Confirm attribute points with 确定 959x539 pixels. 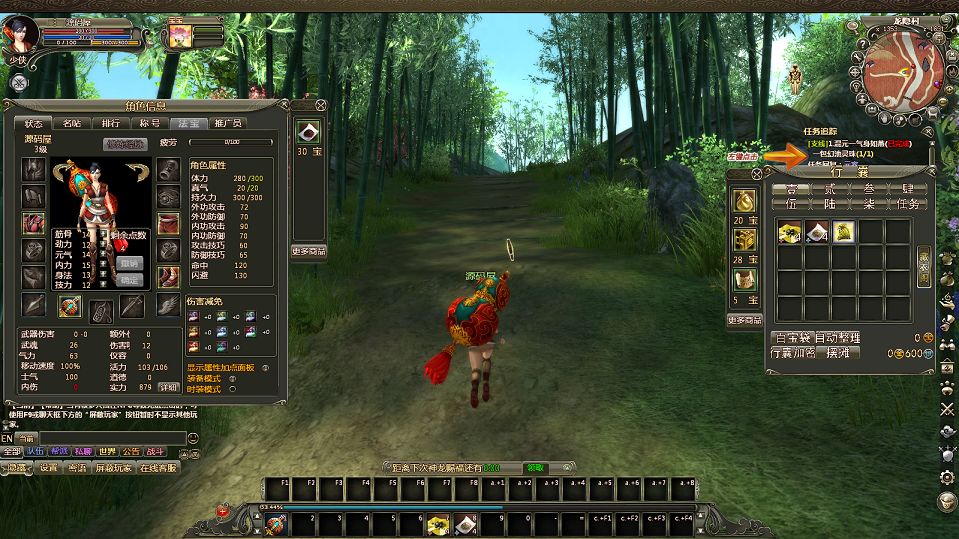(x=130, y=280)
